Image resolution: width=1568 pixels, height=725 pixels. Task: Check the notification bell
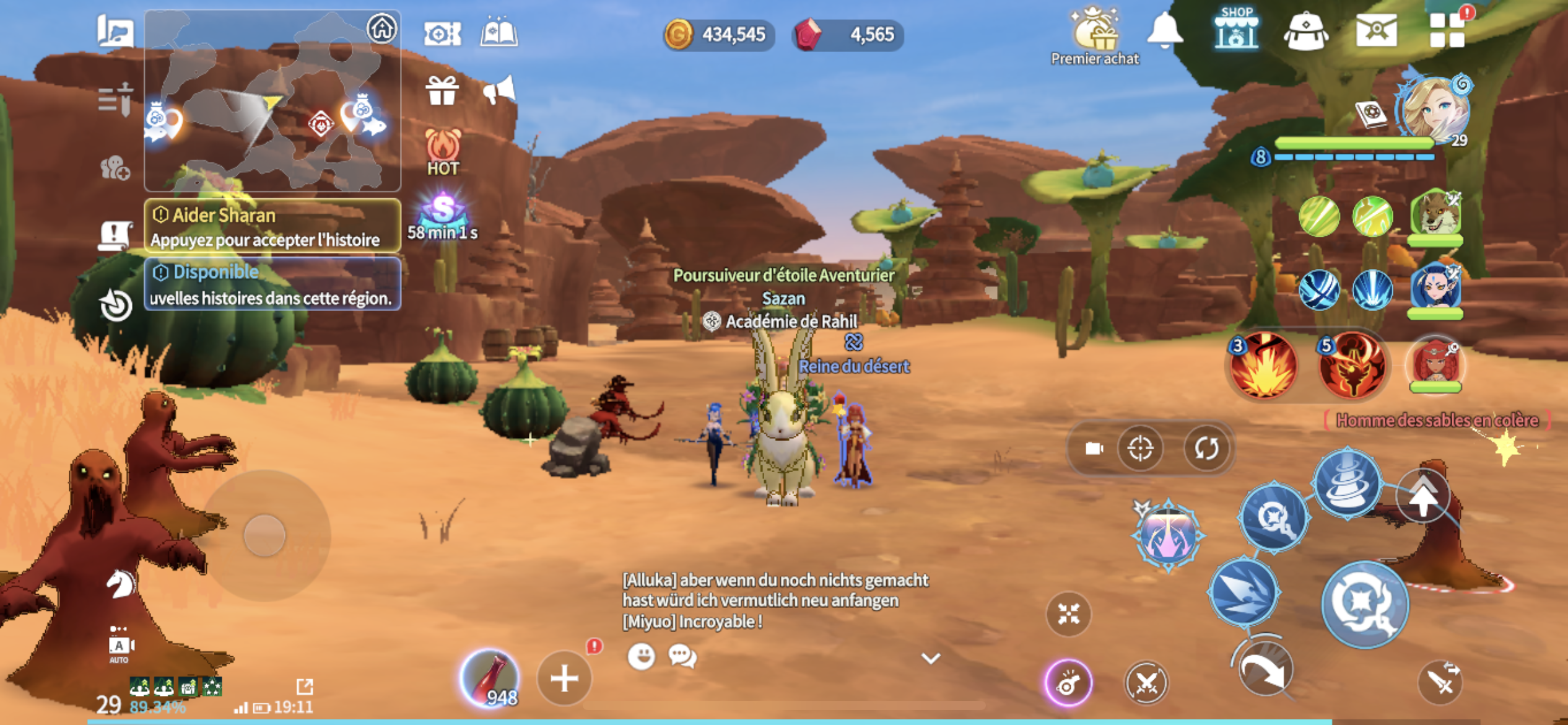tap(1164, 30)
